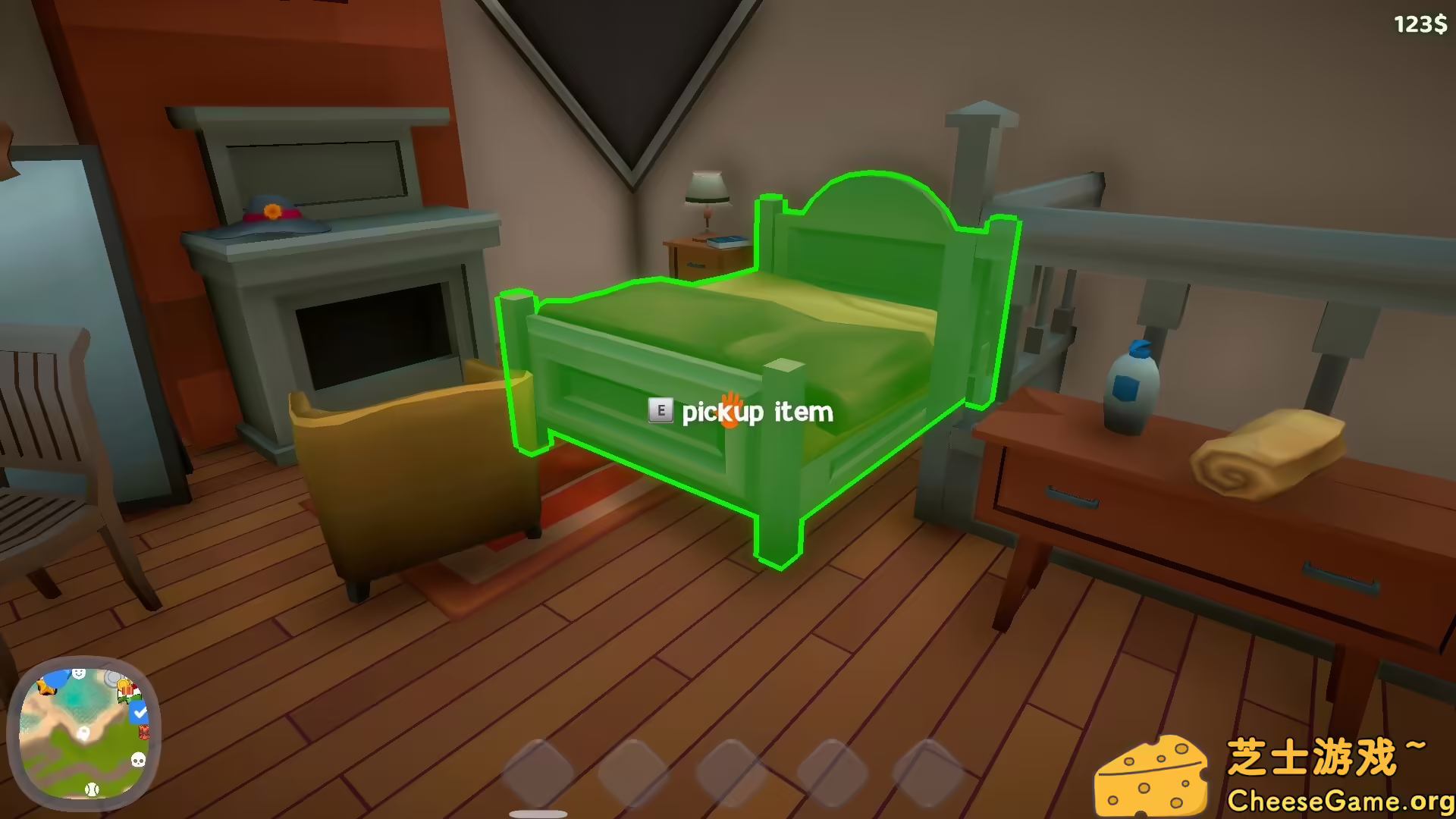
Task: Click the white player dot on the minimap
Action: pos(83,733)
